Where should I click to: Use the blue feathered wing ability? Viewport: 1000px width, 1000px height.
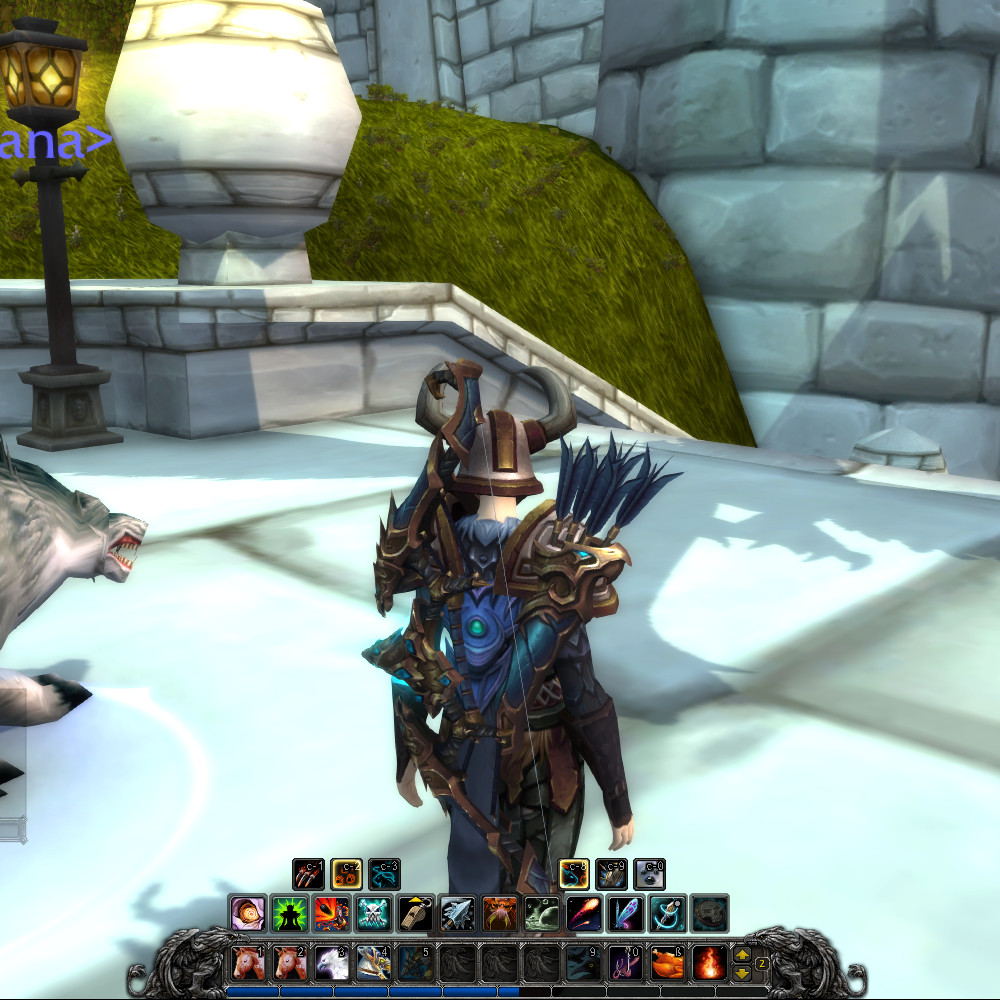point(625,913)
